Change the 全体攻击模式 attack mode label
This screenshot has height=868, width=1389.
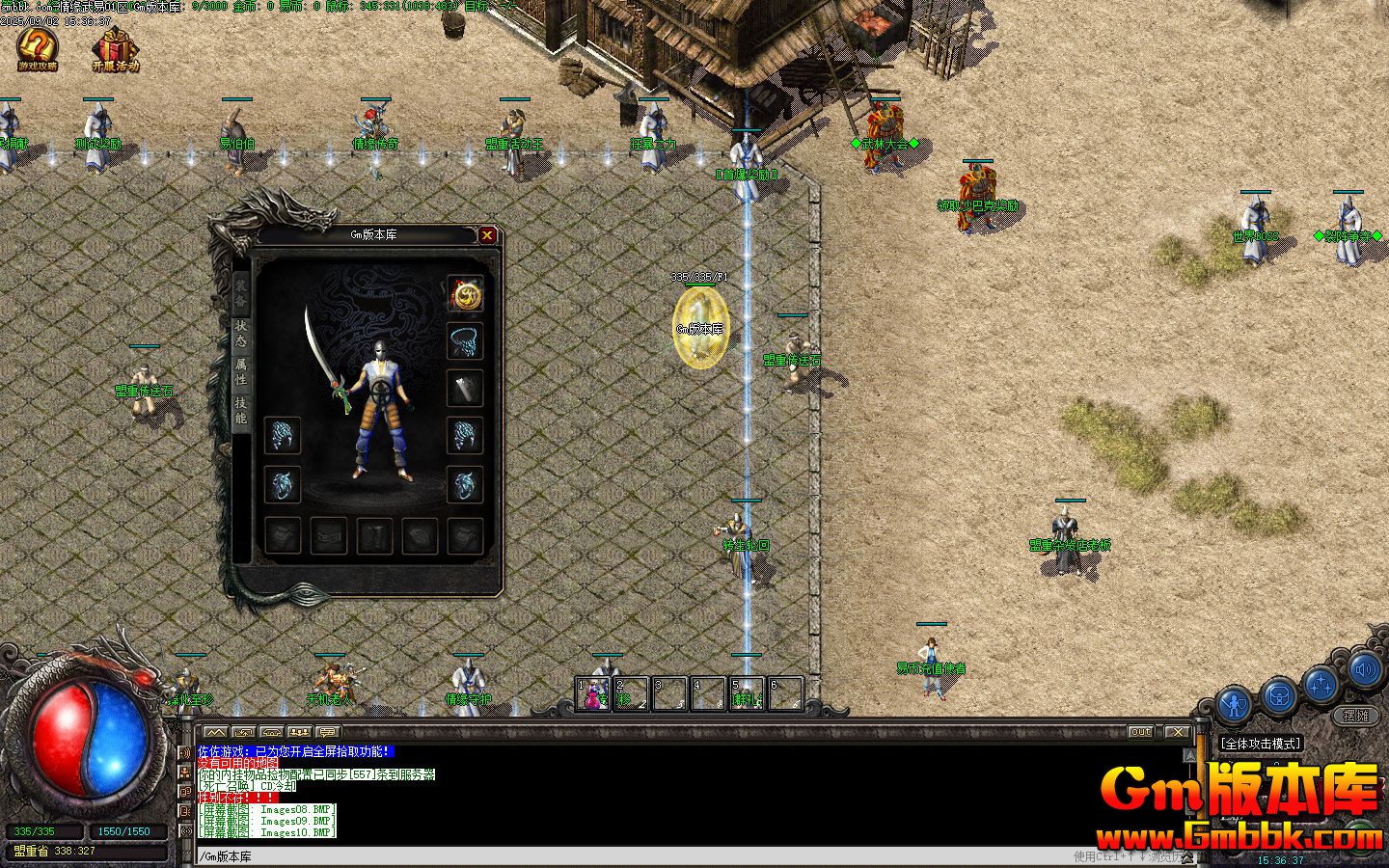click(x=1262, y=744)
